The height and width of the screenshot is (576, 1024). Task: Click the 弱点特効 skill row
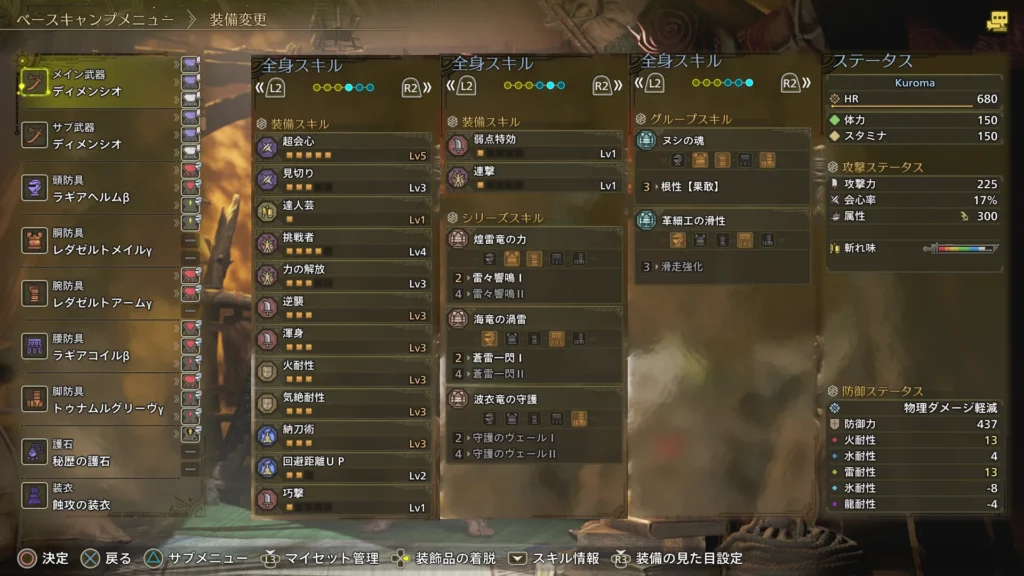[x=533, y=146]
